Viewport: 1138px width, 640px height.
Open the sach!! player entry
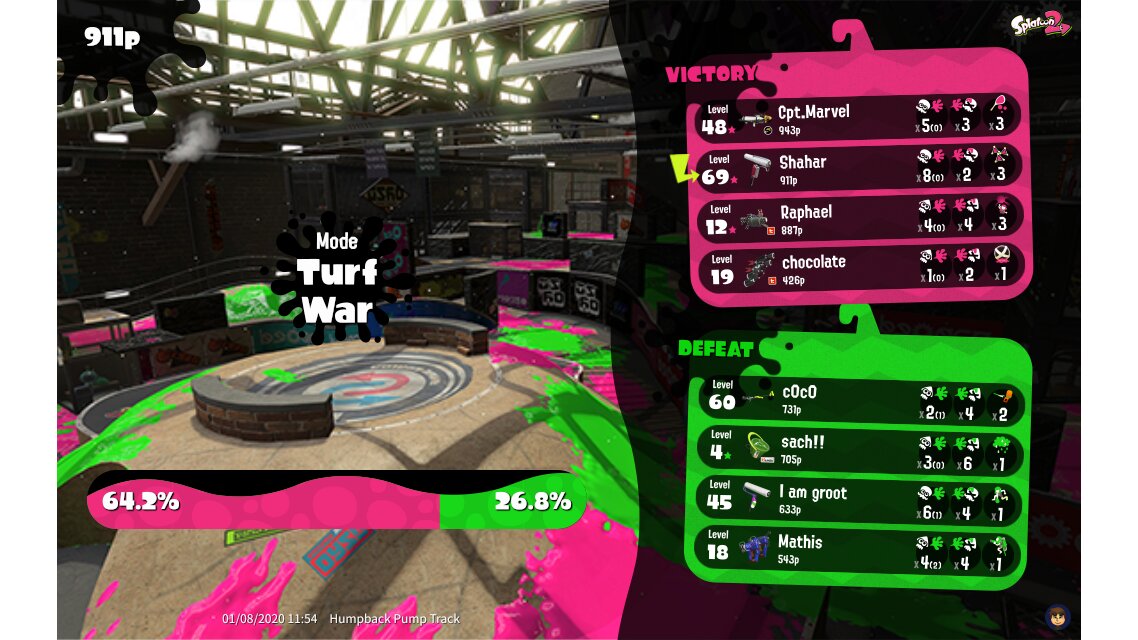[x=860, y=448]
